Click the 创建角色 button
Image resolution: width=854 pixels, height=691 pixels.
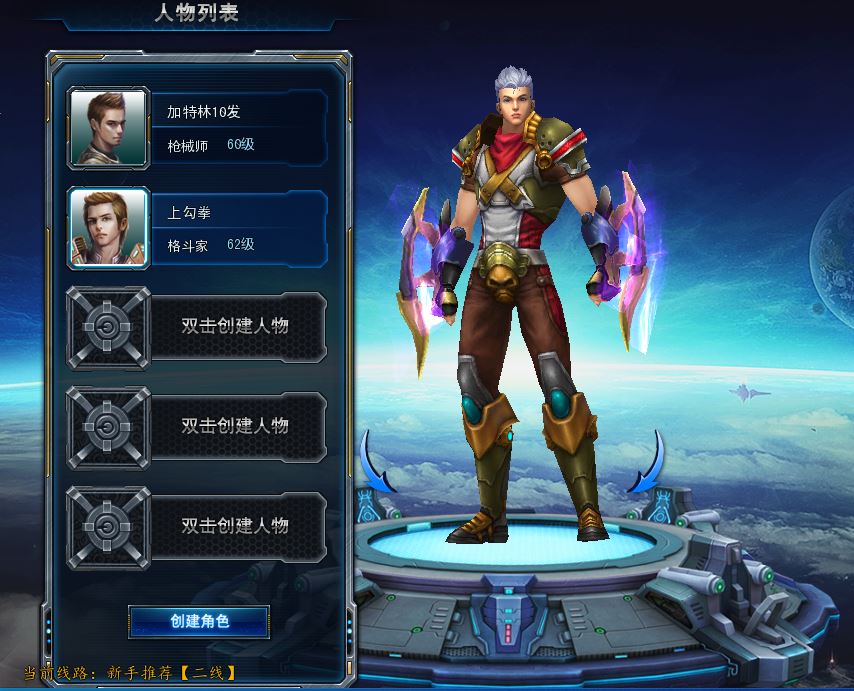[199, 621]
